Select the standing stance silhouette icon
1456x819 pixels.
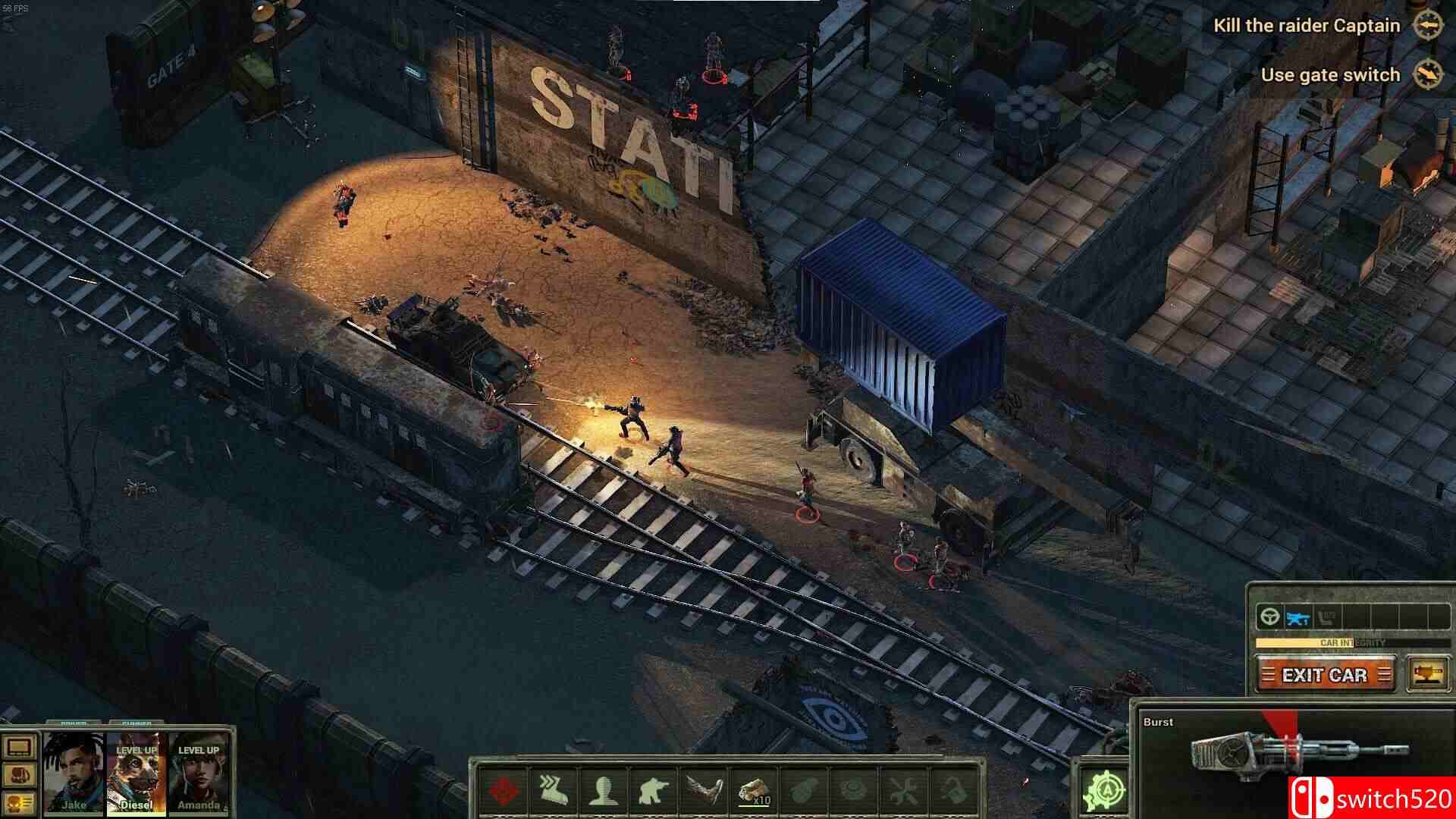point(603,791)
